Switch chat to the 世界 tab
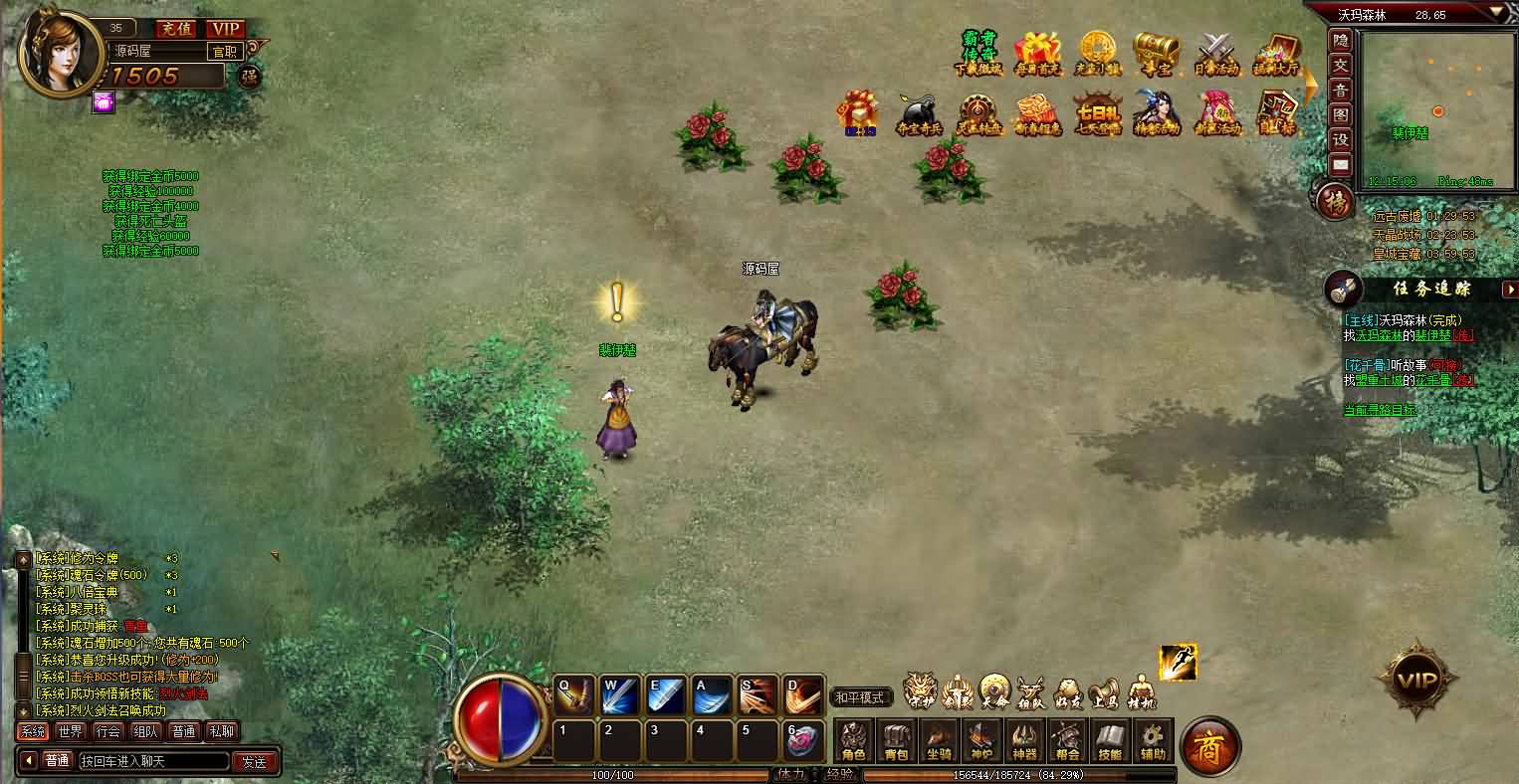 click(x=70, y=731)
